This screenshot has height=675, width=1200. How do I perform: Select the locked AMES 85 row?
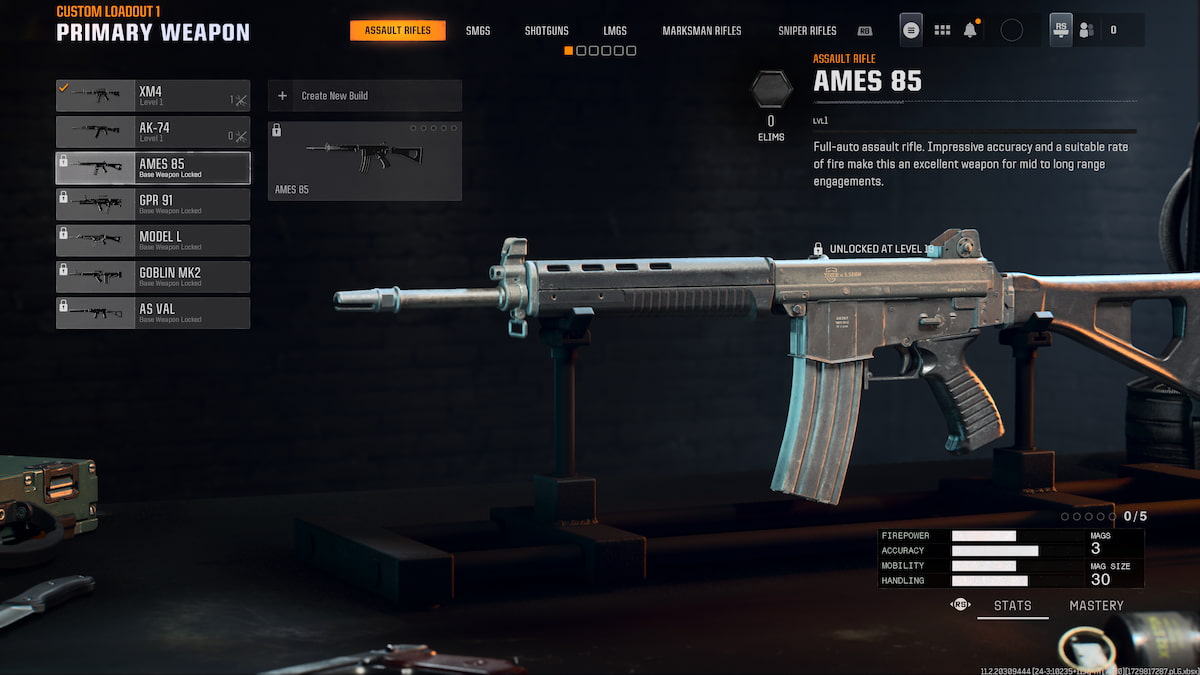click(153, 168)
